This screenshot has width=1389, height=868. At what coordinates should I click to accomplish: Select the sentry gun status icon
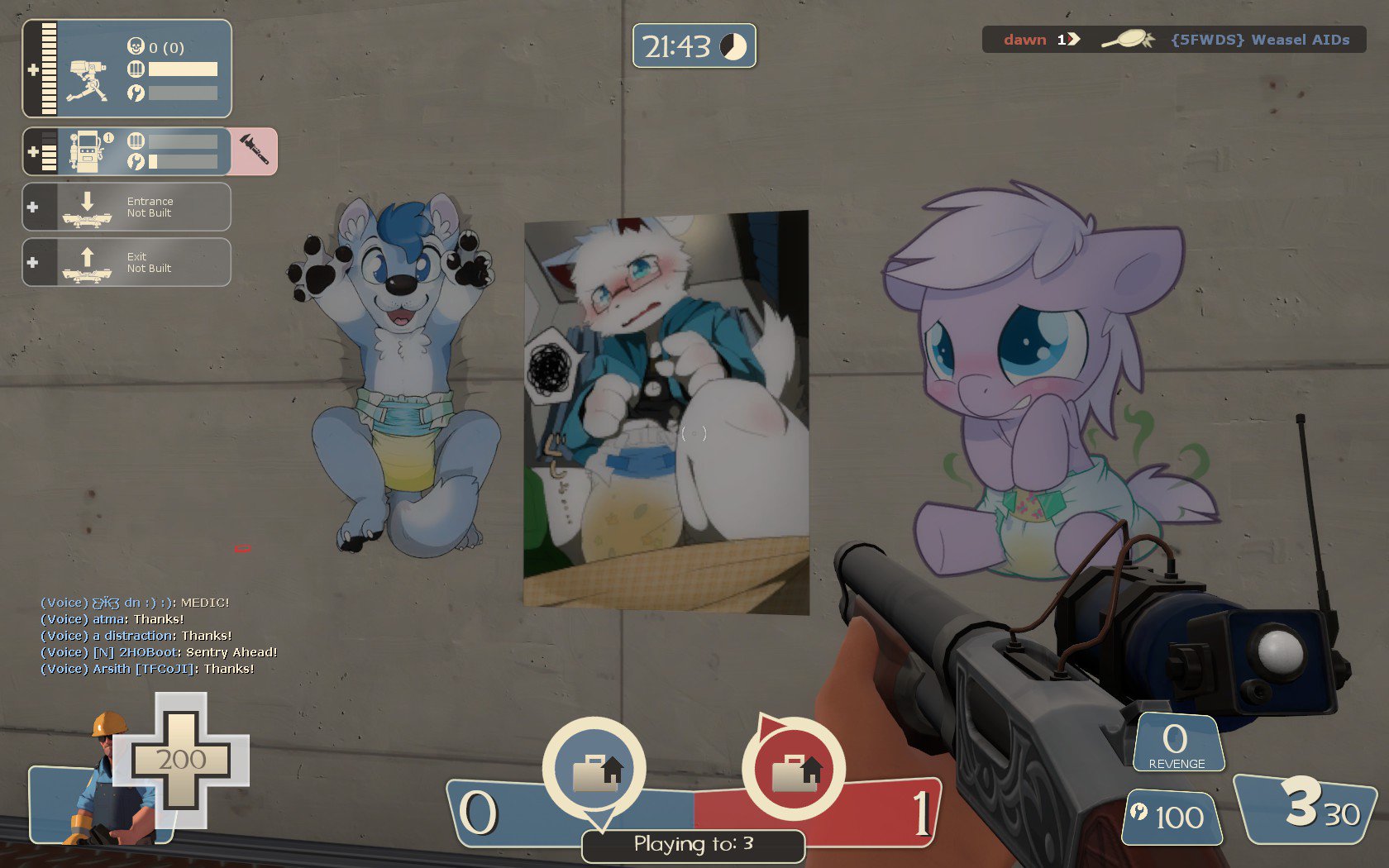(88, 81)
